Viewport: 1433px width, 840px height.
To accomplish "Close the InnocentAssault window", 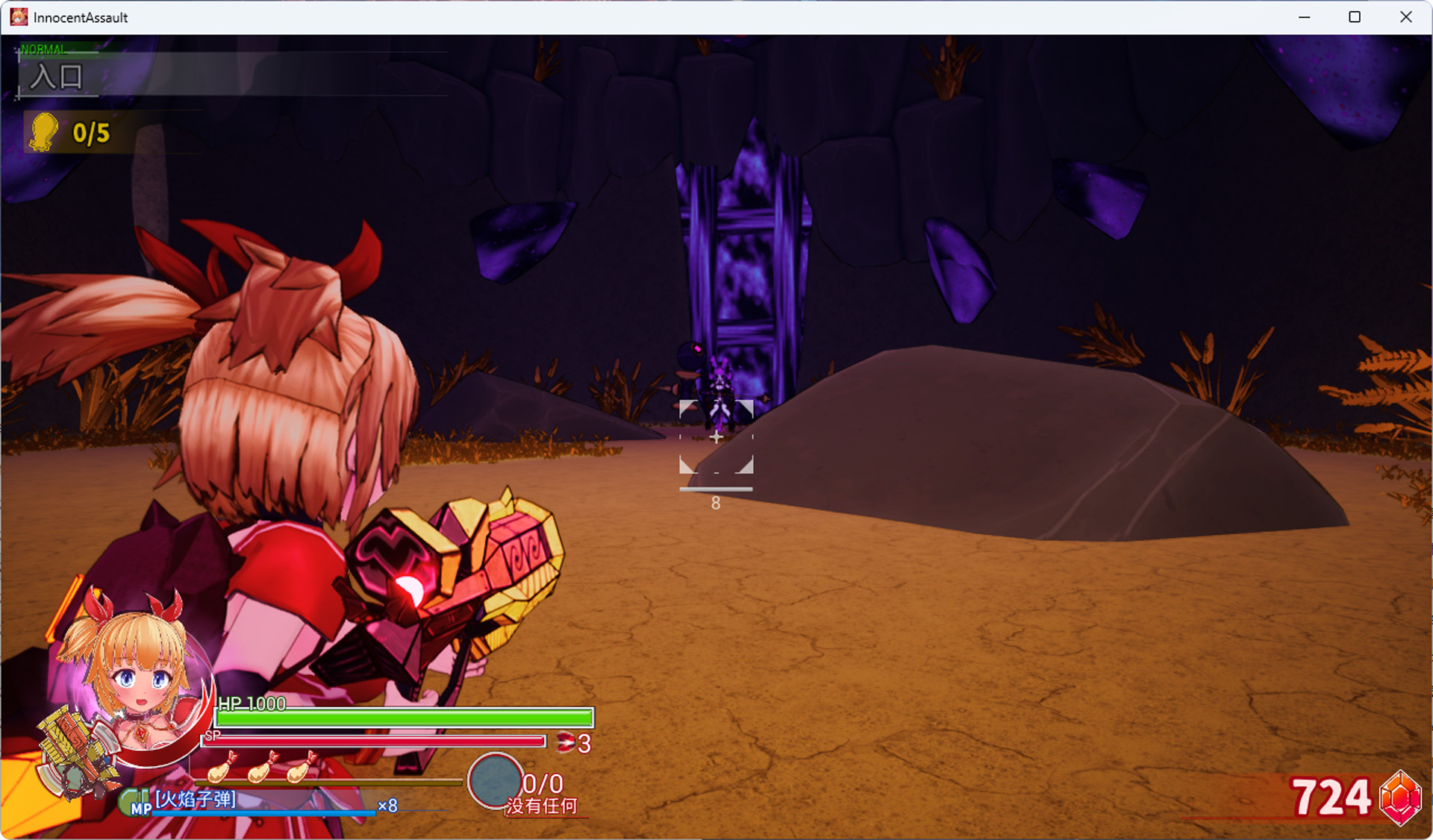I will click(1406, 17).
